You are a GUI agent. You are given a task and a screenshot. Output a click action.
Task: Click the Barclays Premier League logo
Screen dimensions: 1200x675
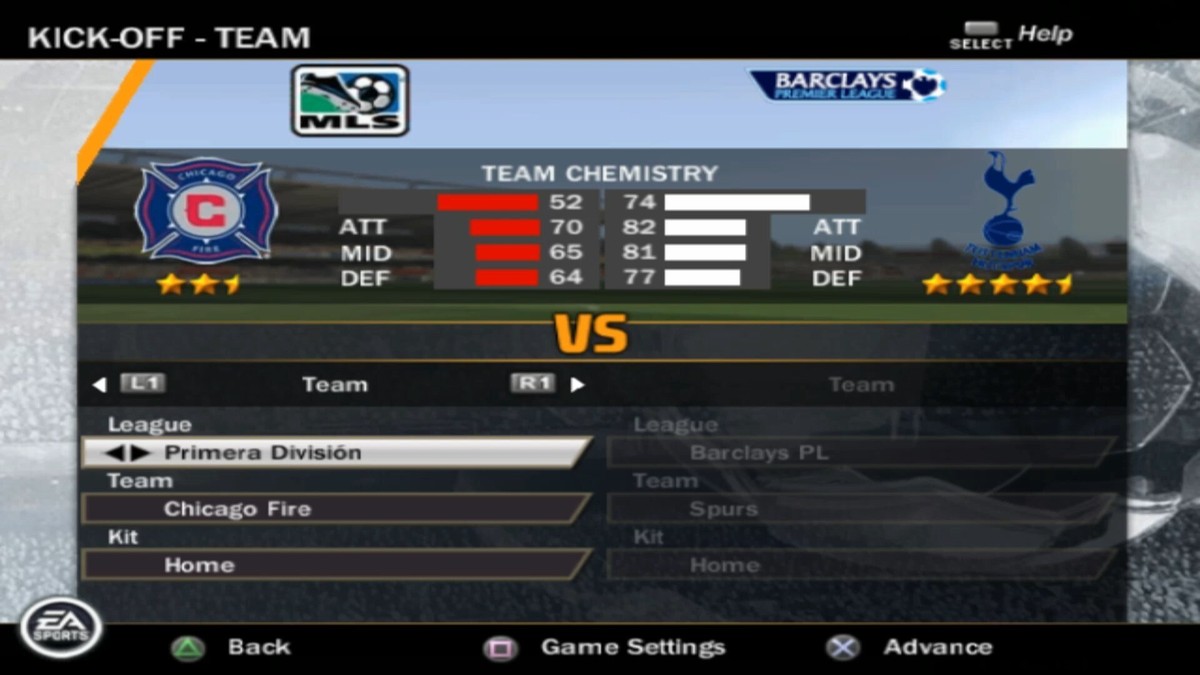(x=848, y=85)
